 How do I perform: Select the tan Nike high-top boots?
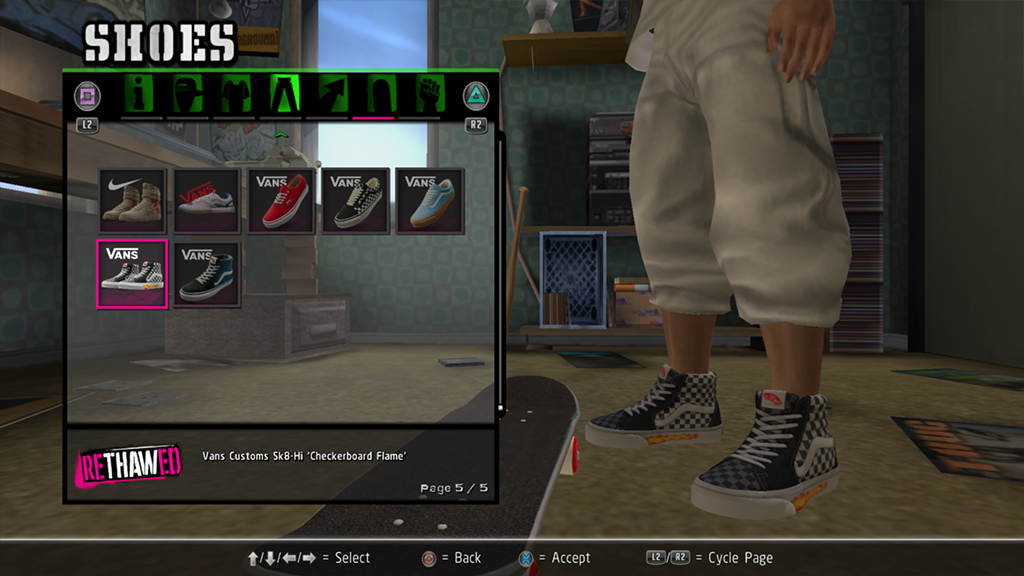click(x=132, y=200)
